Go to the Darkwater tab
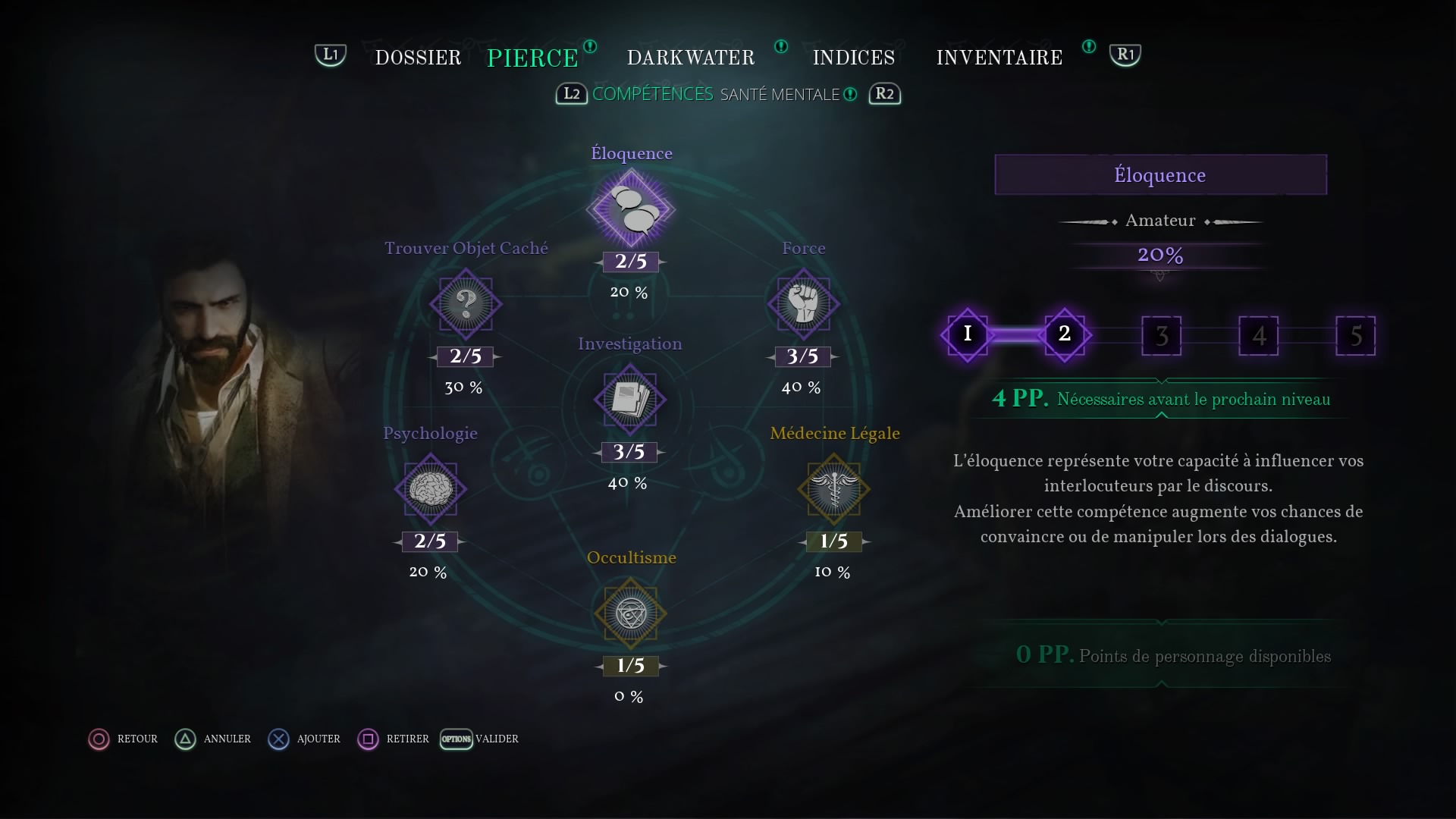The width and height of the screenshot is (1456, 819). coord(690,58)
